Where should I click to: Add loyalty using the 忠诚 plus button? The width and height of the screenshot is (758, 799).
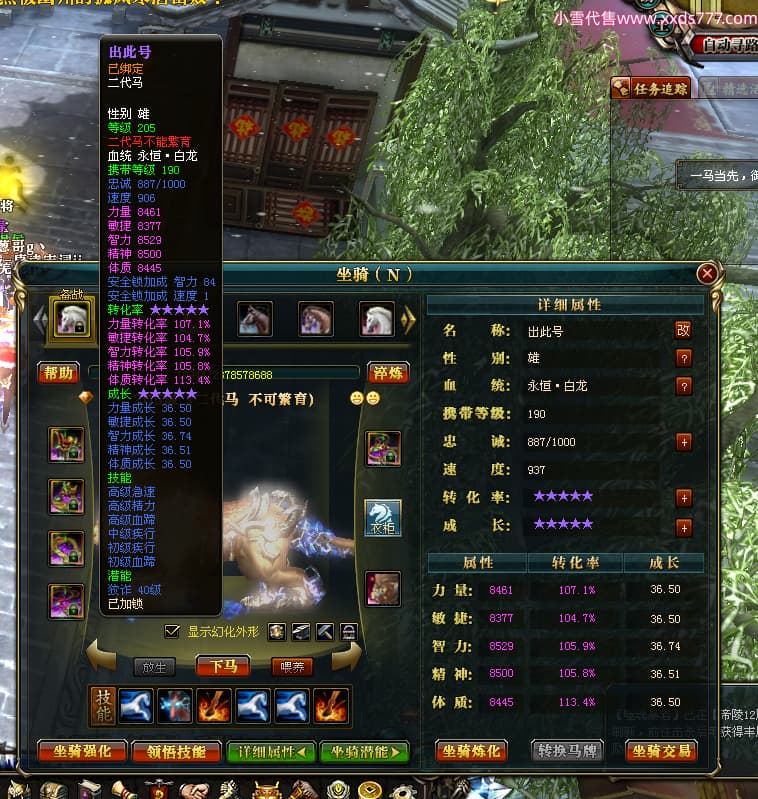pos(684,441)
